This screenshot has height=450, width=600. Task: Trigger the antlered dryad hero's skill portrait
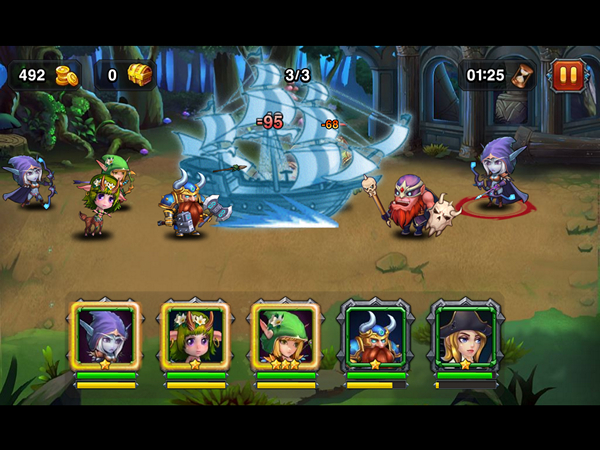[196, 336]
